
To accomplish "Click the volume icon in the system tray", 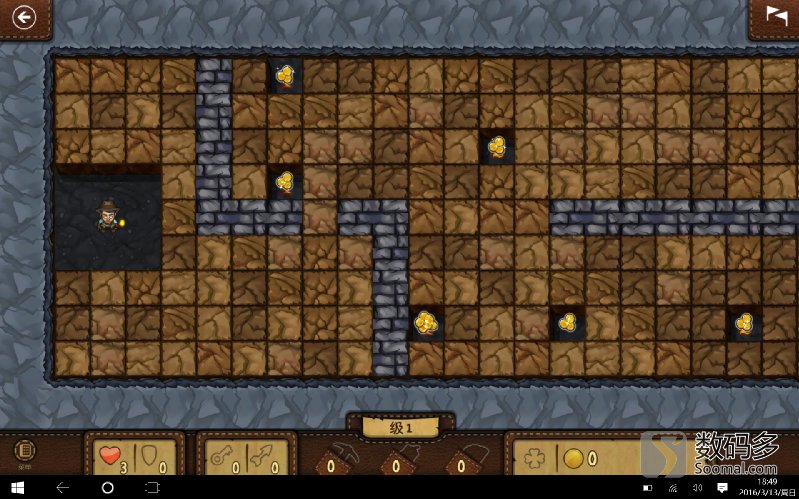I will tap(697, 487).
